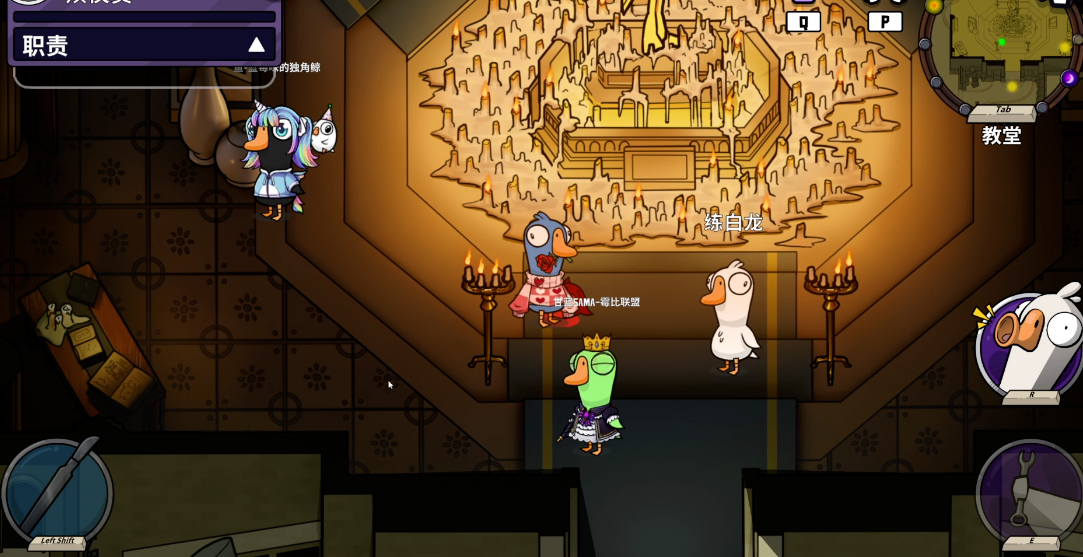
Task: Use the goose honk ability button
Action: (1031, 342)
